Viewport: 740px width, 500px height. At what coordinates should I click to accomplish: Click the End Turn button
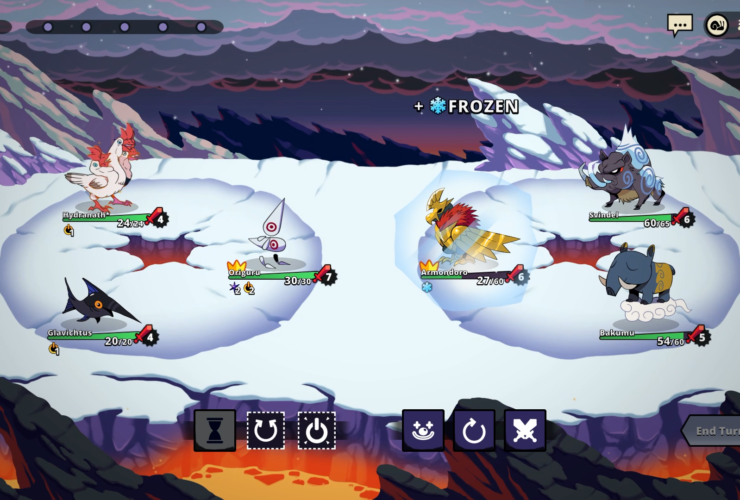pos(714,430)
